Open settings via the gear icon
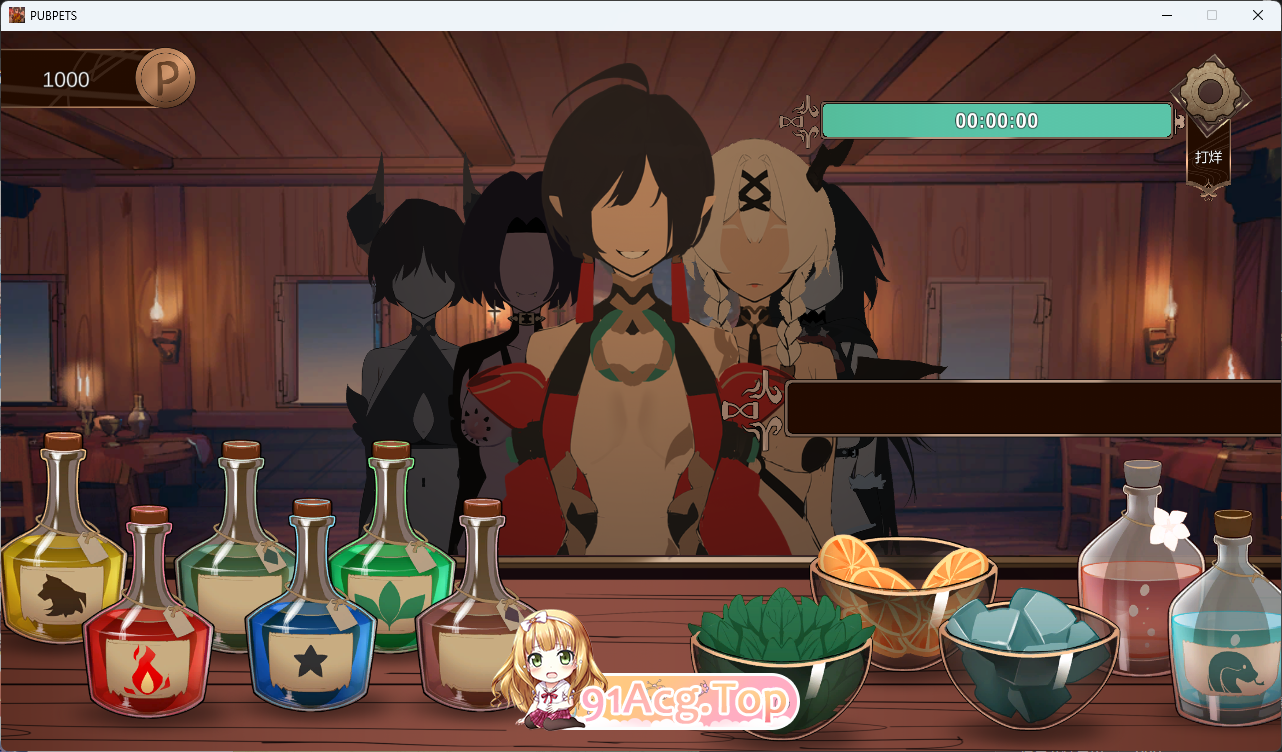Screen dimensions: 1282x752 (1209, 95)
